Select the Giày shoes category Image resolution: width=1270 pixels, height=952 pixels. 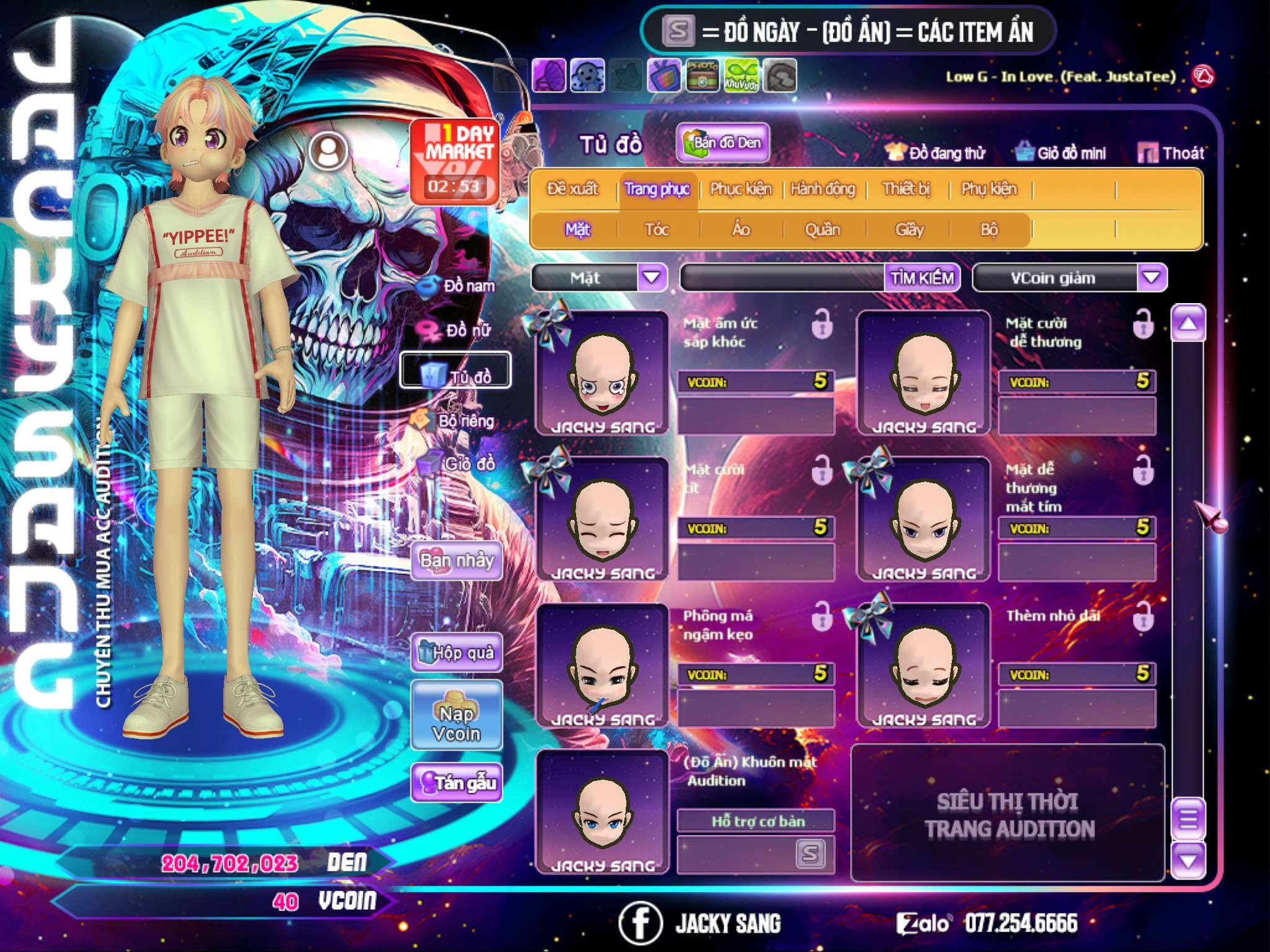click(x=909, y=230)
